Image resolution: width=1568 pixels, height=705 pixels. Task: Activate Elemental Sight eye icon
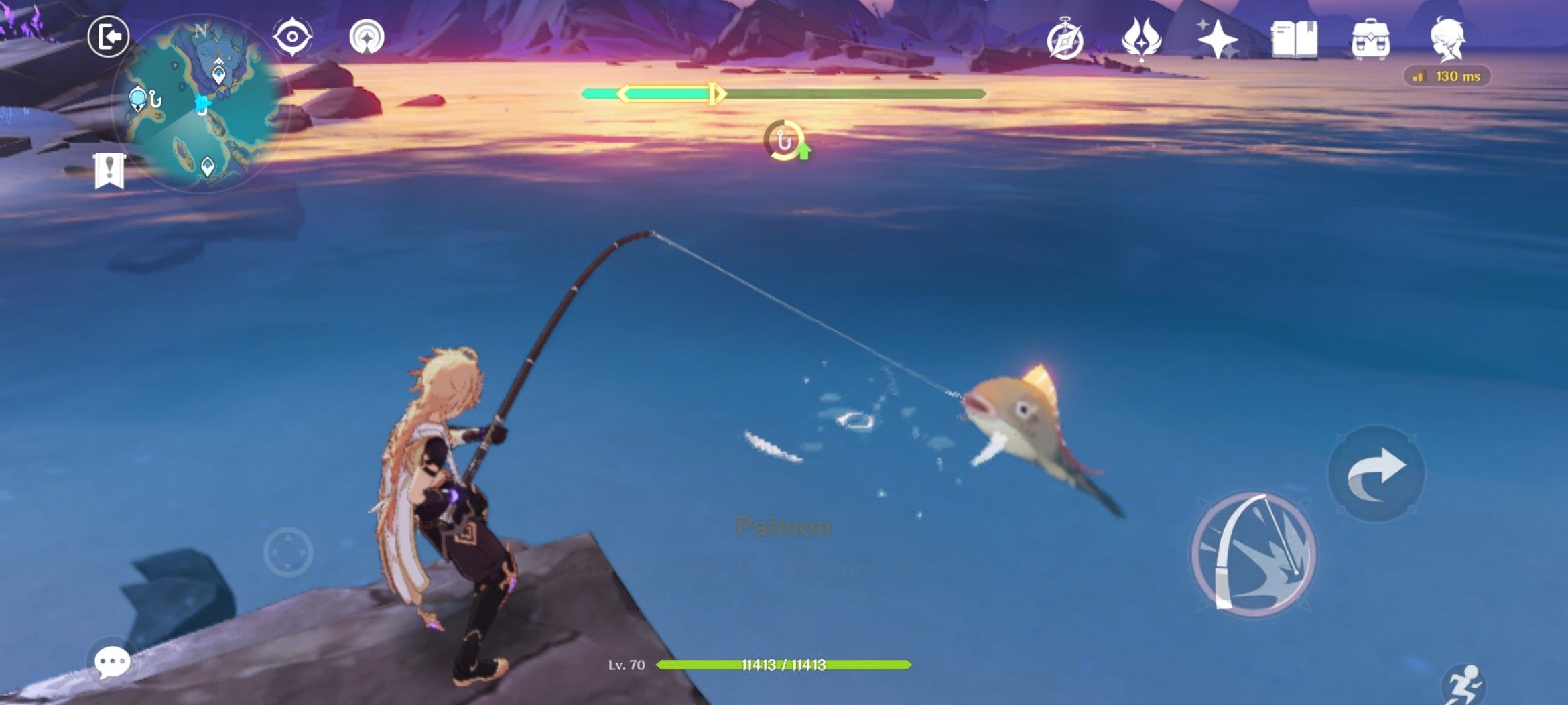tap(292, 37)
